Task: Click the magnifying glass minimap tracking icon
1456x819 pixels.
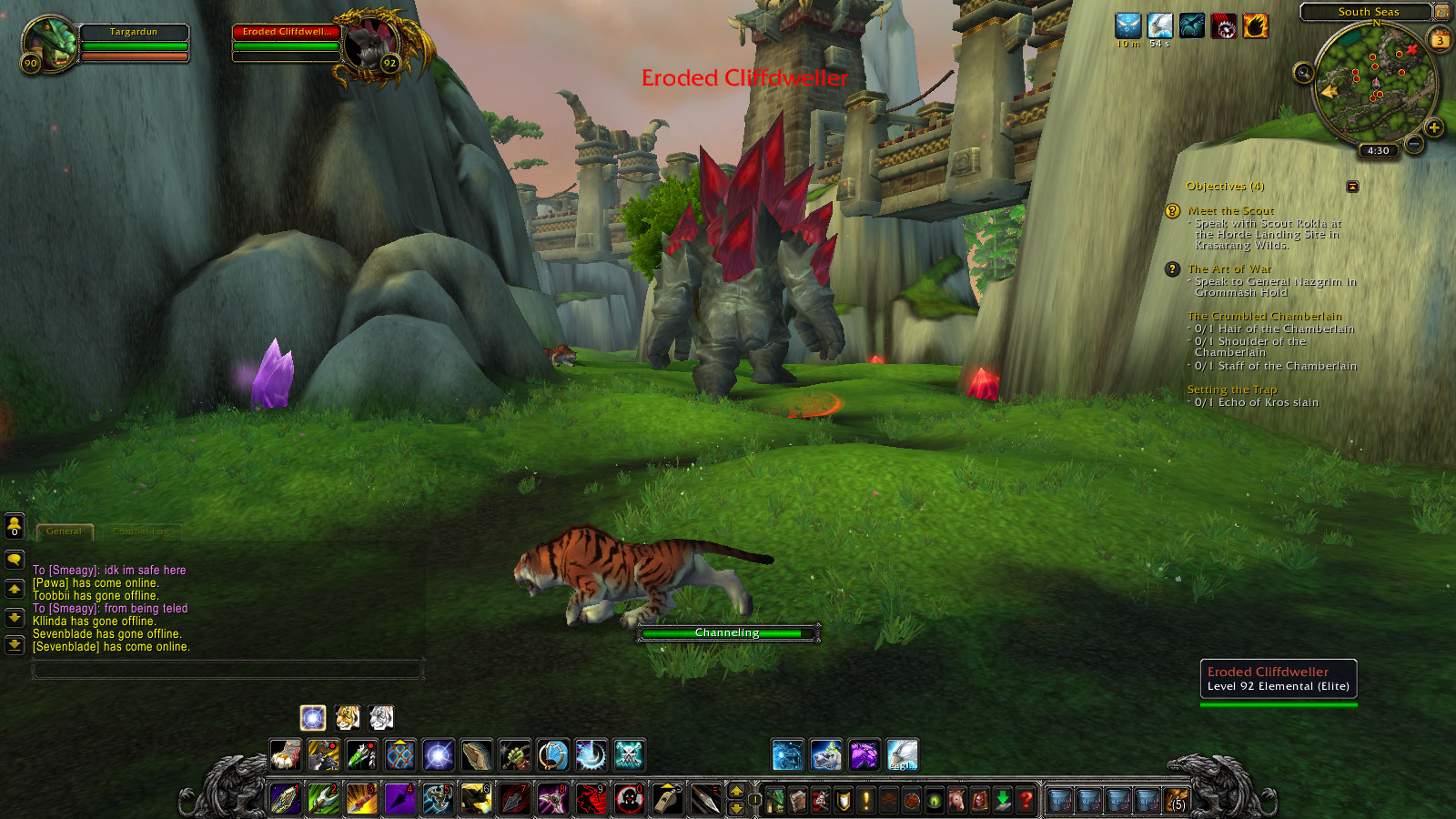Action: click(x=1303, y=73)
